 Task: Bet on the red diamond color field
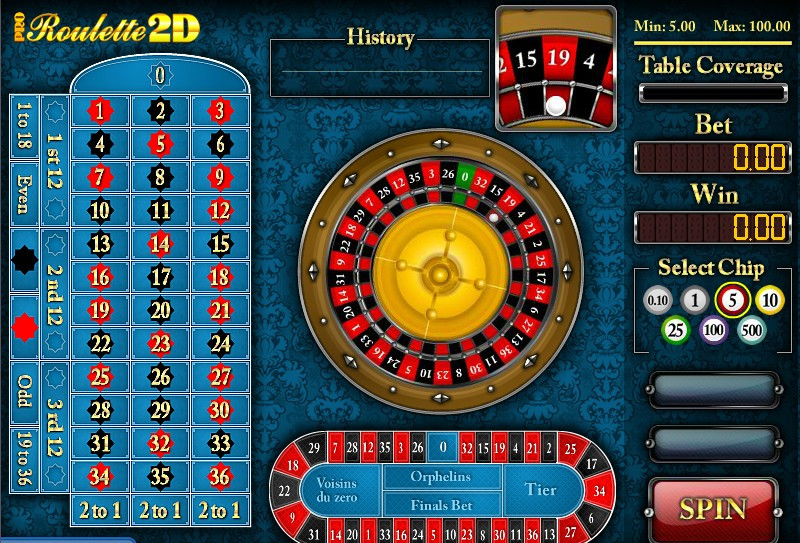coord(24,327)
